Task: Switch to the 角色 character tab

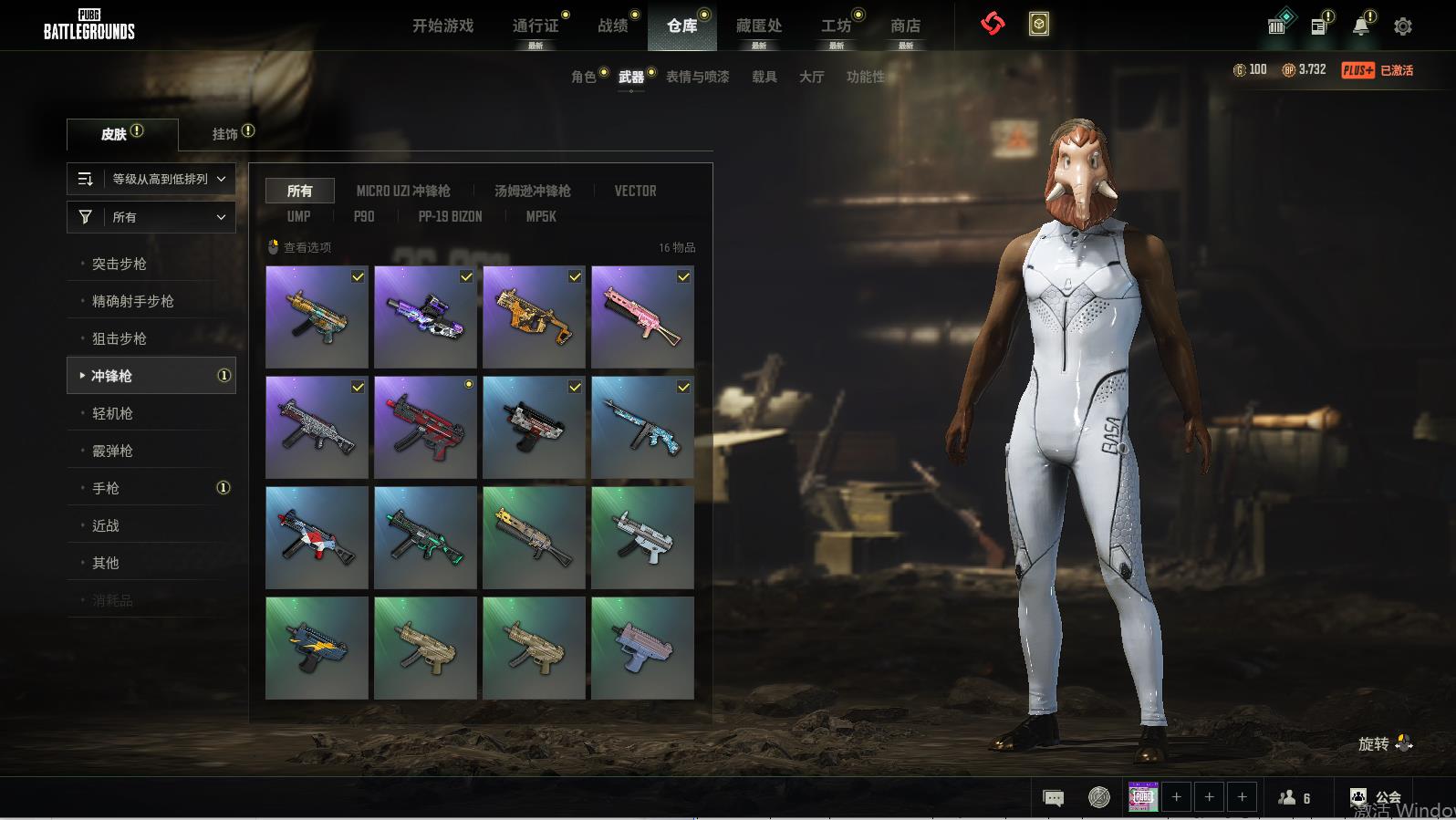Action: [583, 77]
